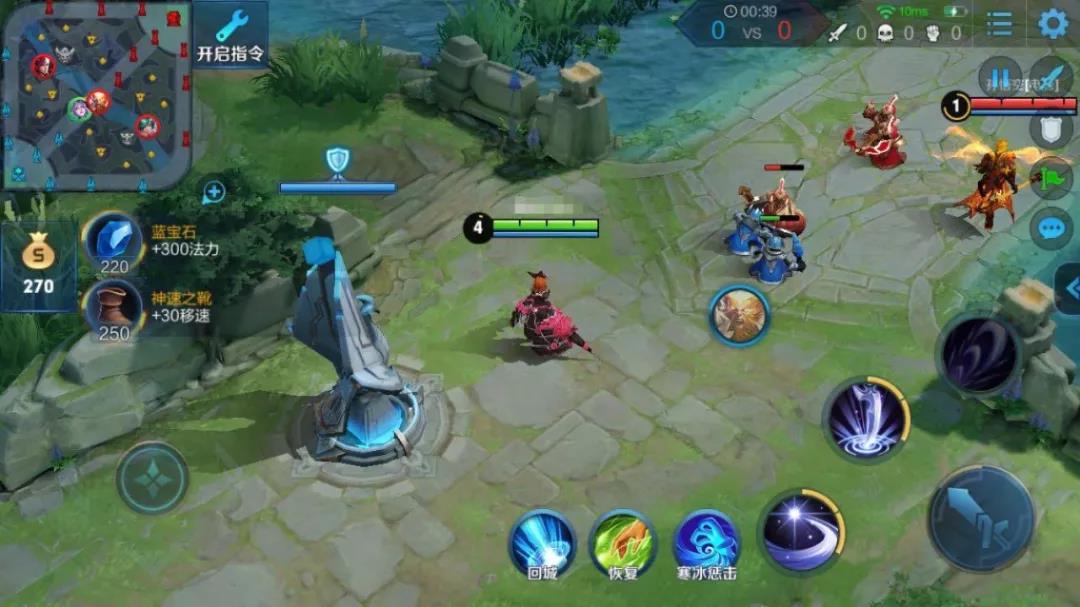The width and height of the screenshot is (1080, 607).
Task: Open the minimap
Action: point(95,93)
